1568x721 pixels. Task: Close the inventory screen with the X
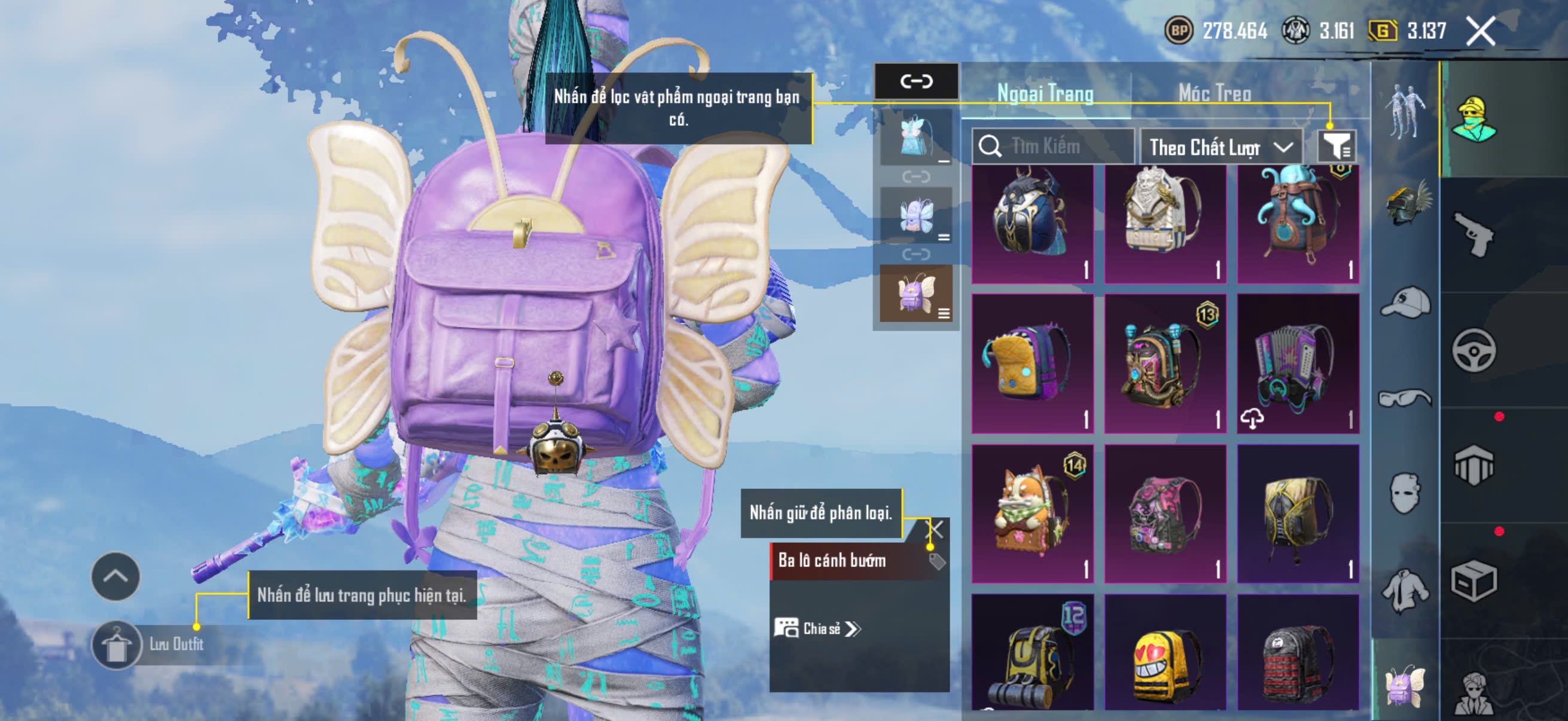click(x=1480, y=31)
